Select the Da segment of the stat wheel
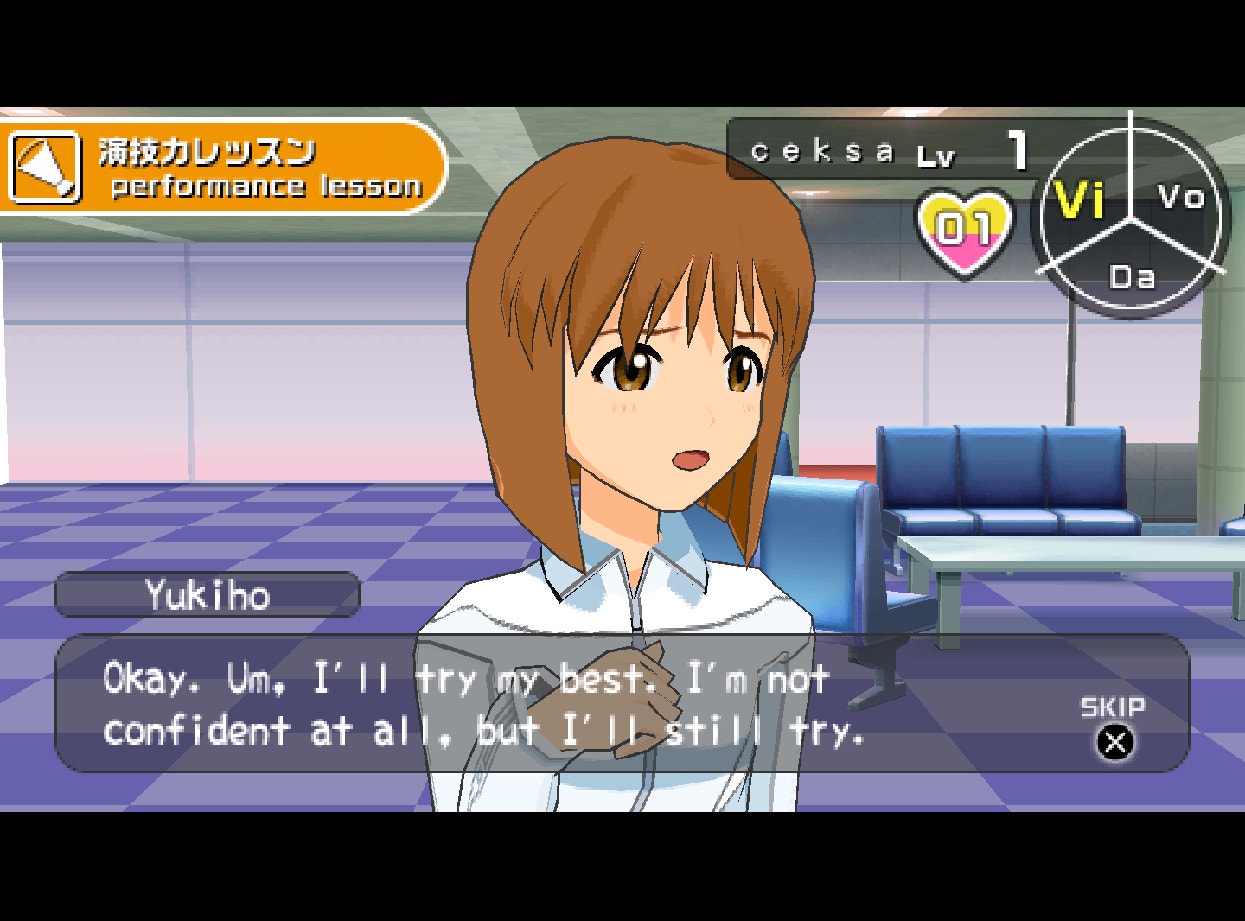Viewport: 1245px width, 921px height. [x=1131, y=275]
